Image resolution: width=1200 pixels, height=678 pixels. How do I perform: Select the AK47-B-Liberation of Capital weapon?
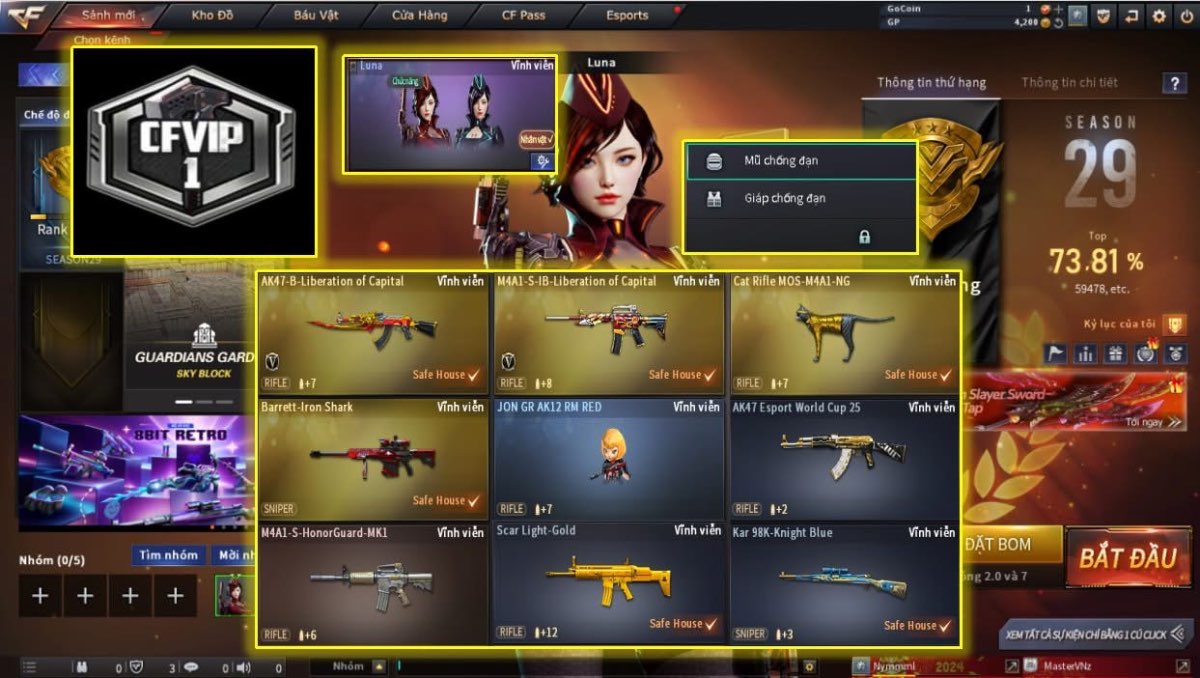pyautogui.click(x=374, y=332)
